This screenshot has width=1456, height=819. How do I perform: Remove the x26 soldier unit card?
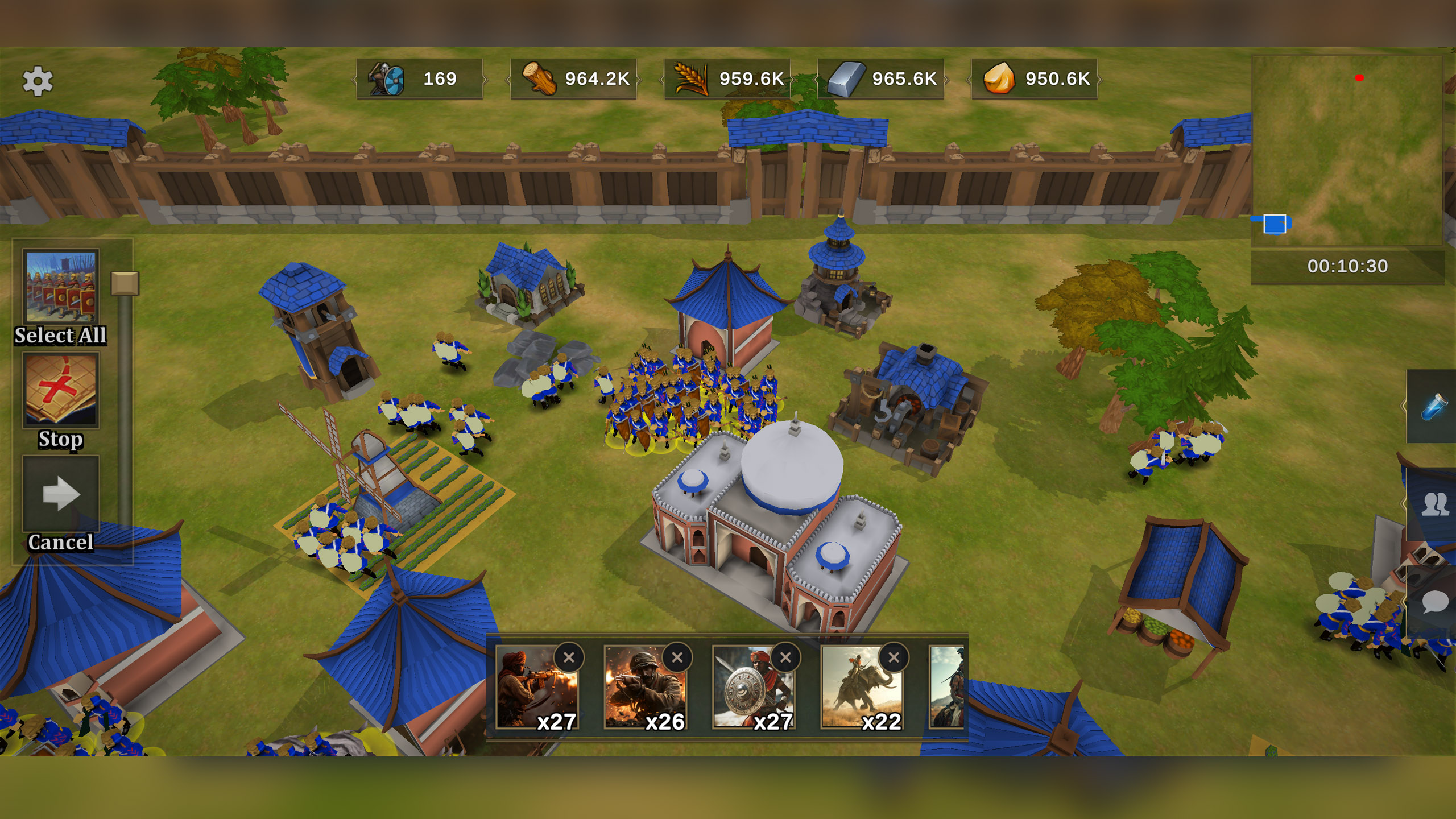coord(677,657)
